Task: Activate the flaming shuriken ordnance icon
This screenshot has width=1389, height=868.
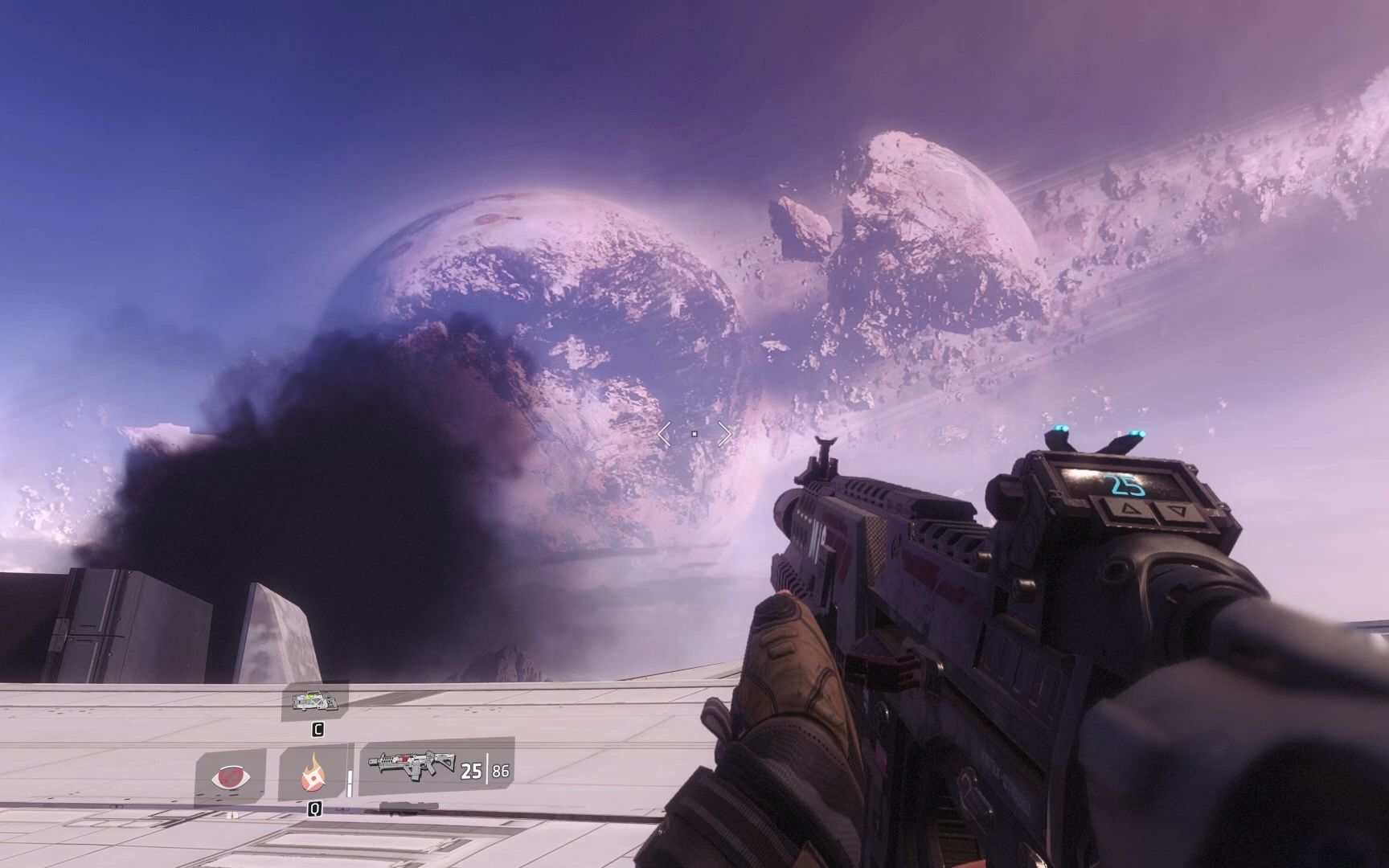Action: (313, 775)
